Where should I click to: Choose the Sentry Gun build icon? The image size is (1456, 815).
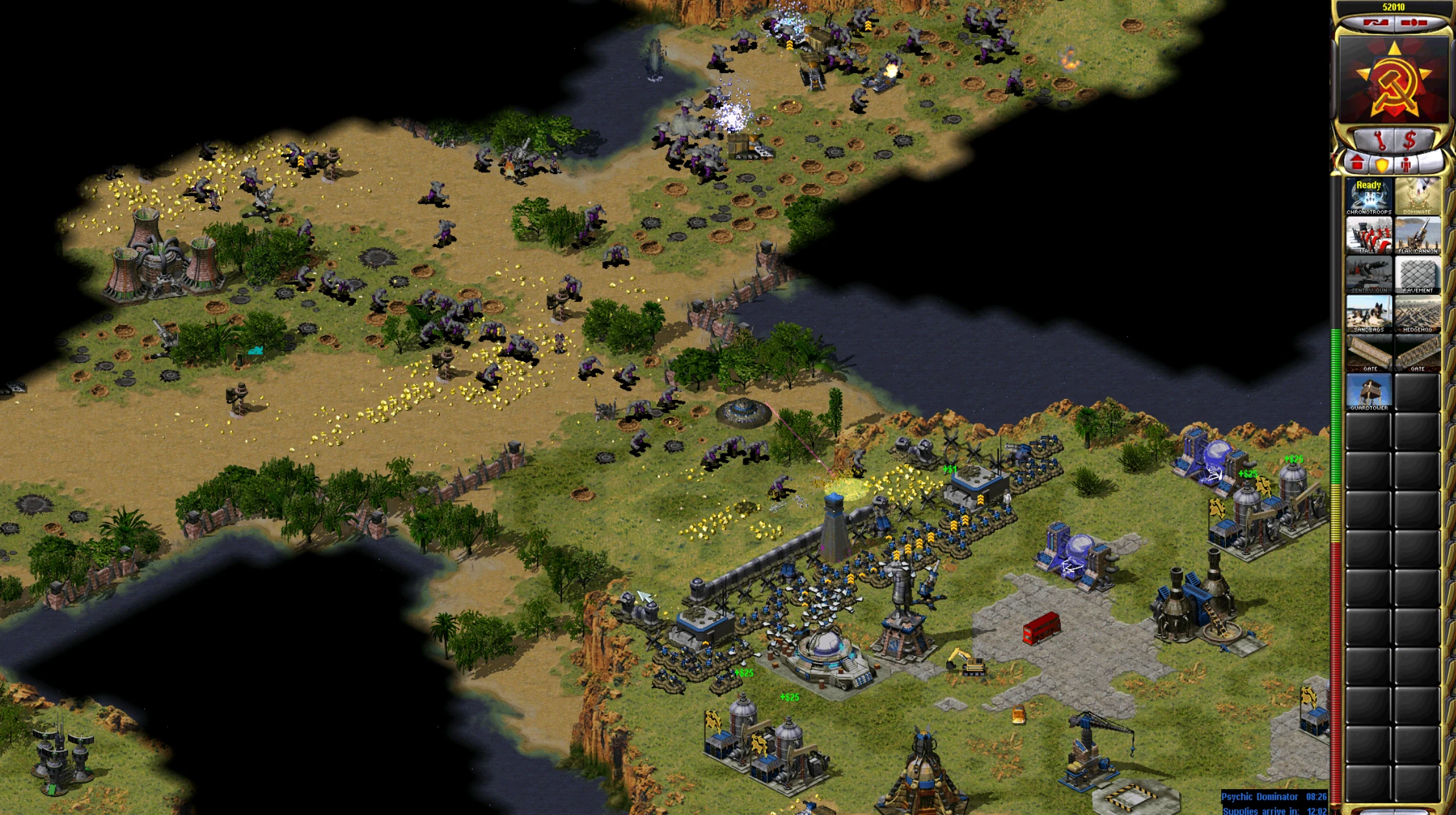1368,275
